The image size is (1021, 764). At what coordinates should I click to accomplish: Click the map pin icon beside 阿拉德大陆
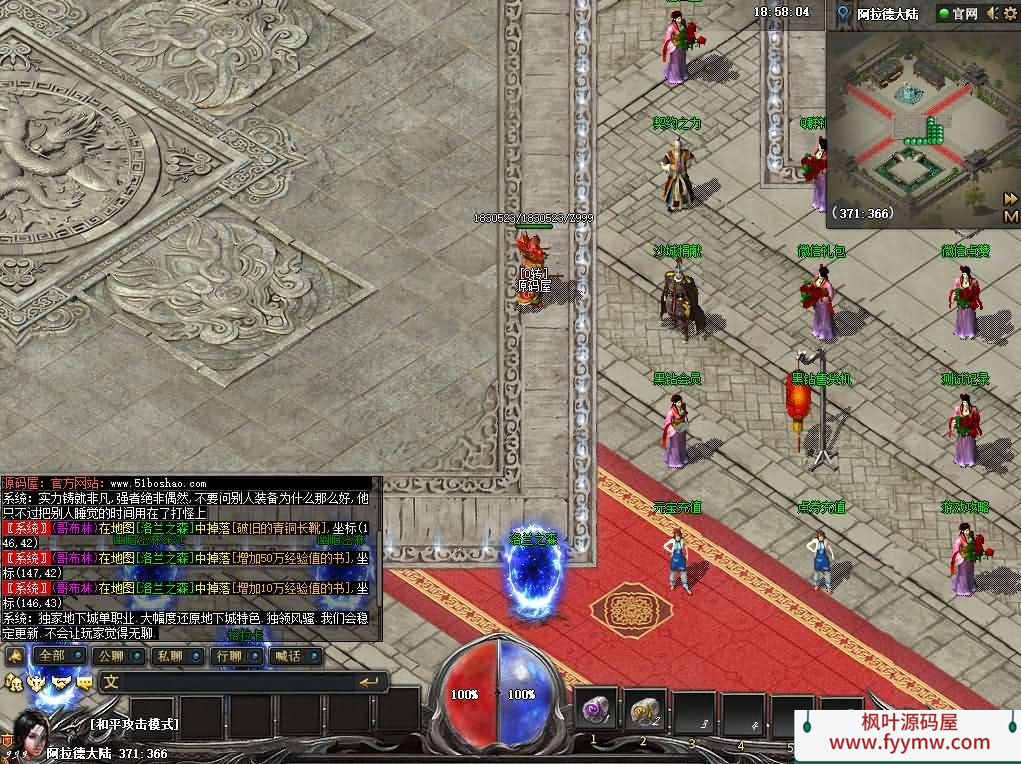pyautogui.click(x=844, y=13)
